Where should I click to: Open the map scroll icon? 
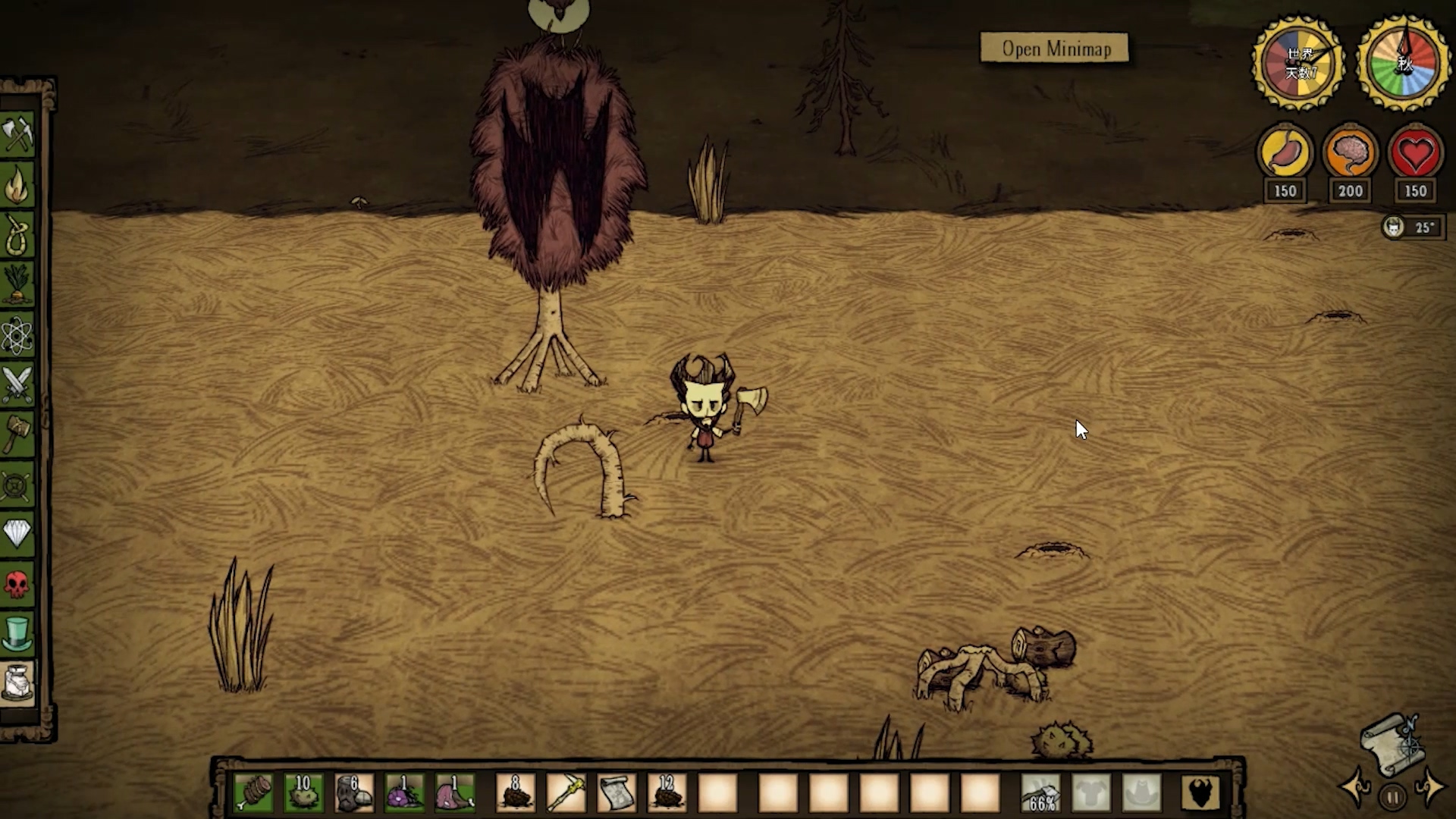(1392, 743)
